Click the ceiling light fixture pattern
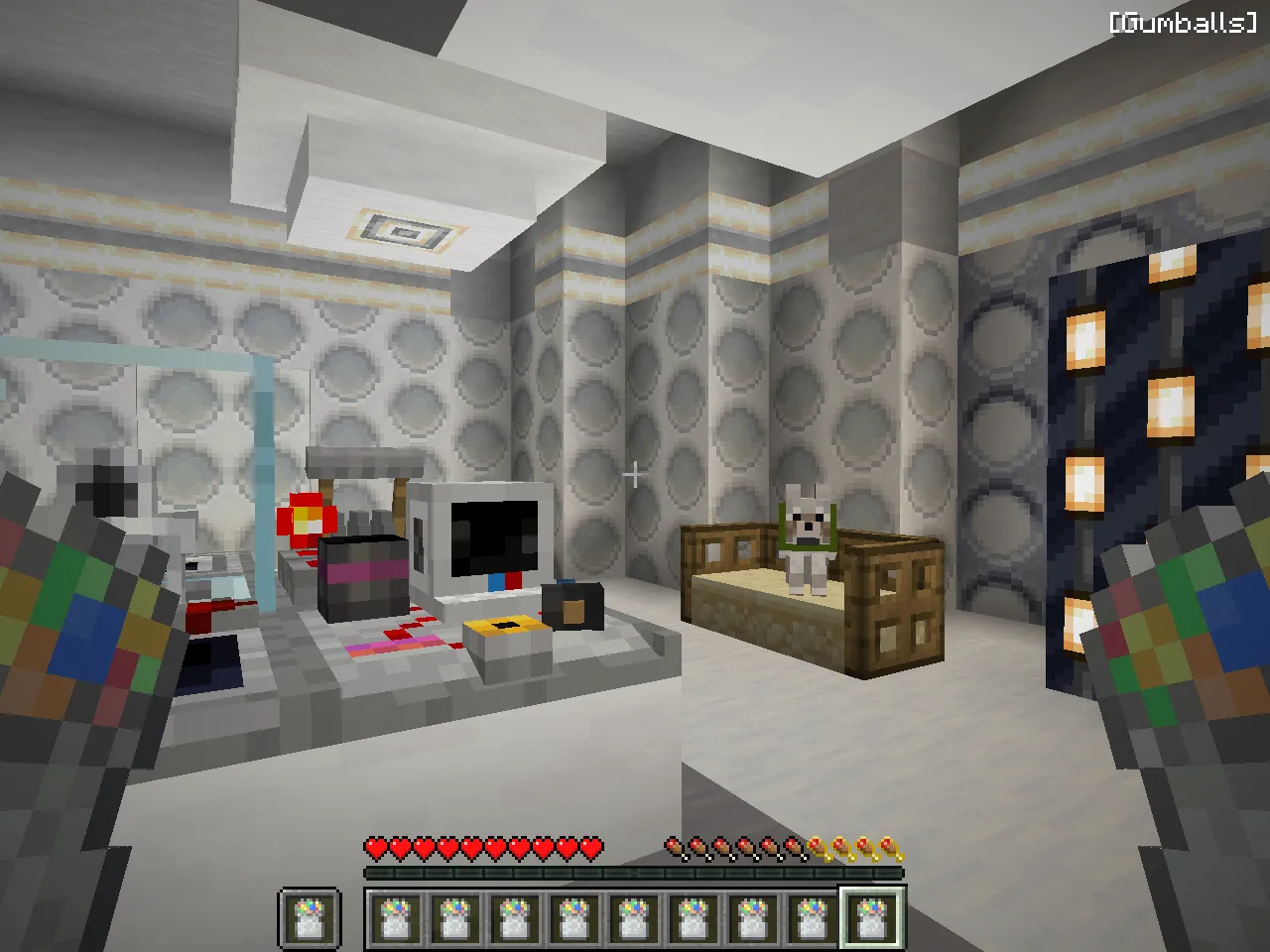1270x952 pixels. point(405,229)
